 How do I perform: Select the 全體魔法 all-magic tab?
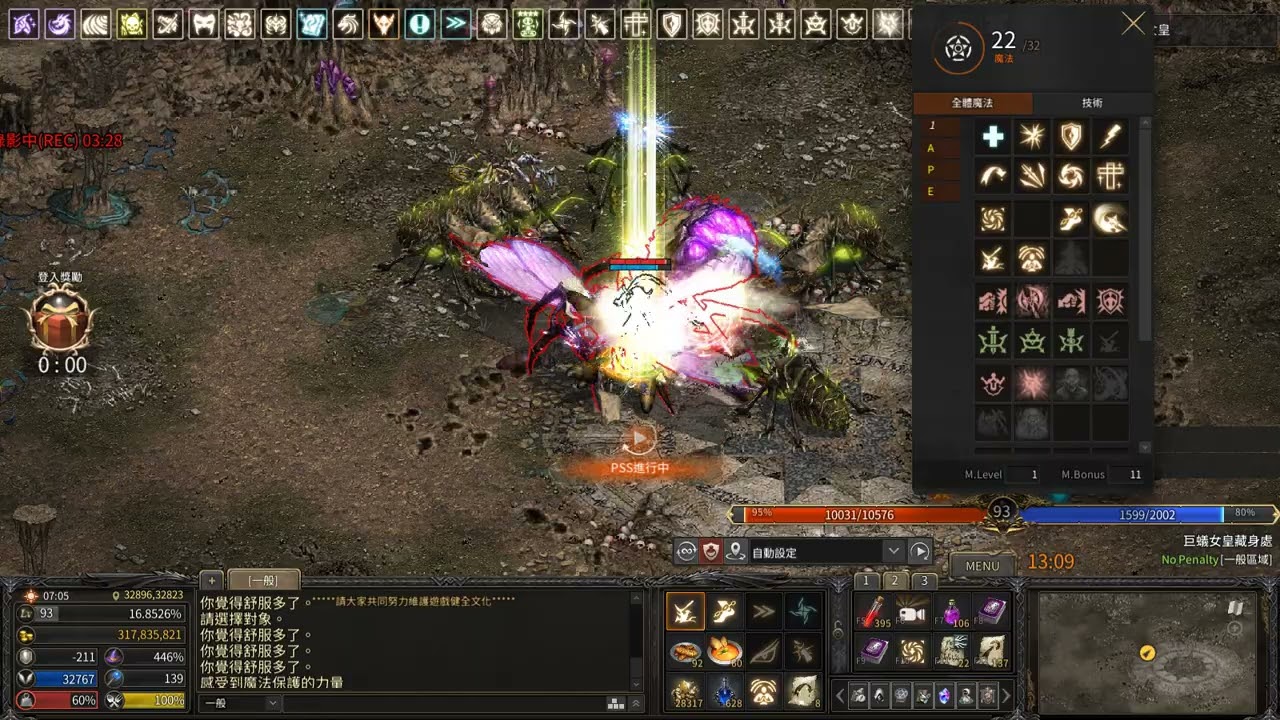(972, 103)
